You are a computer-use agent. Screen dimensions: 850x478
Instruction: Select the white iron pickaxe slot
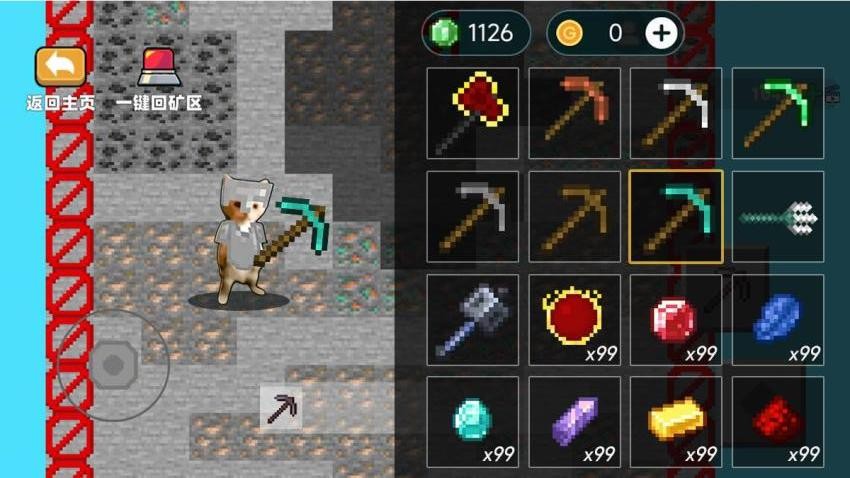click(676, 113)
